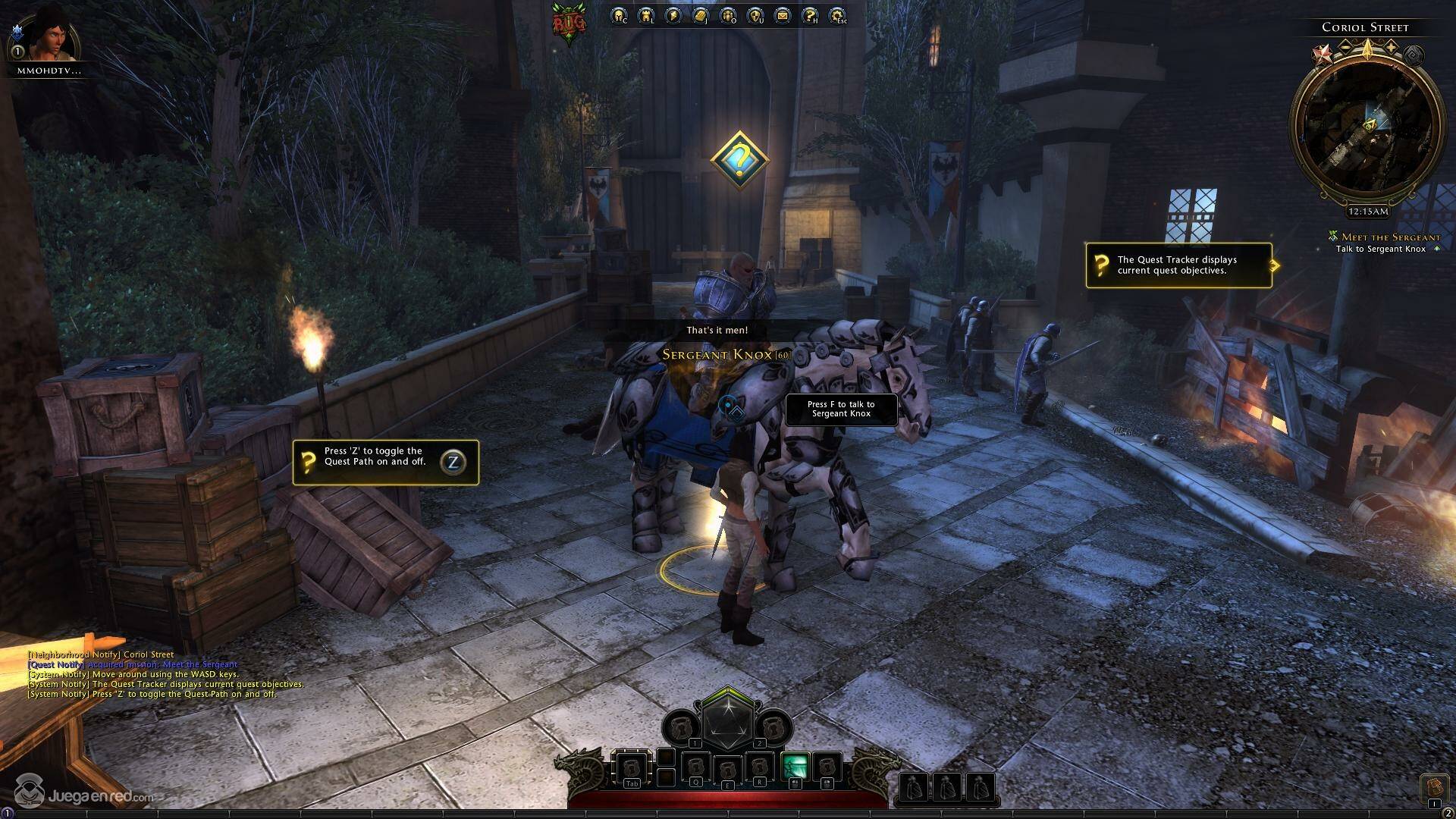Open the lightning bolt powers icon
The width and height of the screenshot is (1456, 819).
click(x=673, y=15)
